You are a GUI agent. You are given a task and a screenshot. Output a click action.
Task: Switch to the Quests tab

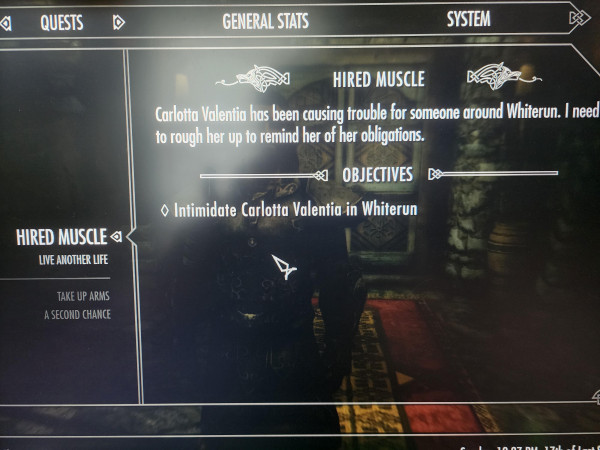pos(61,22)
